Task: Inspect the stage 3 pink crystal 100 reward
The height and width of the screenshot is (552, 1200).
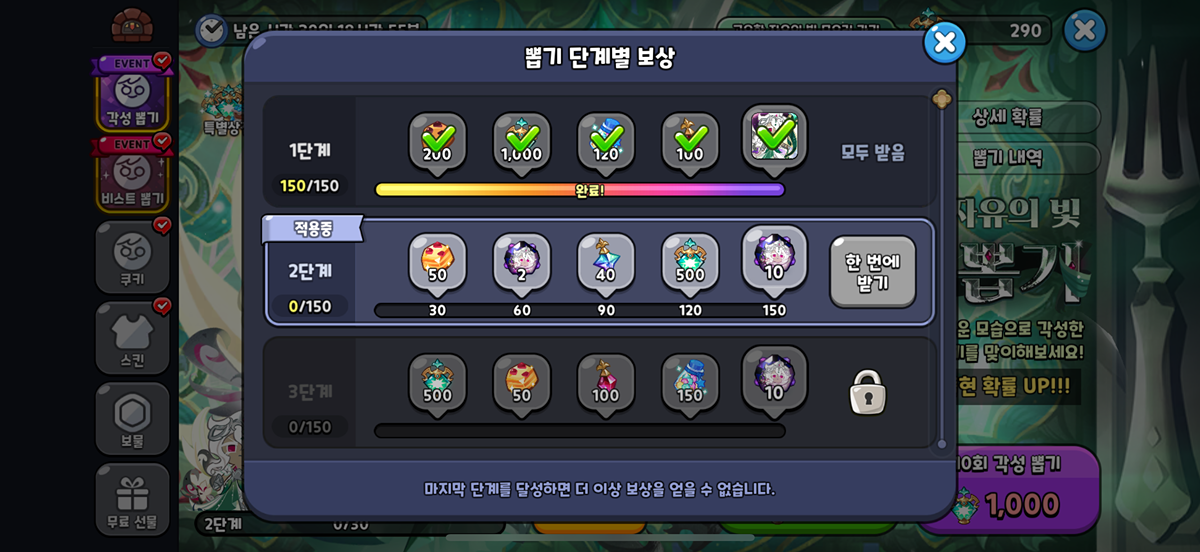Action: coord(605,383)
